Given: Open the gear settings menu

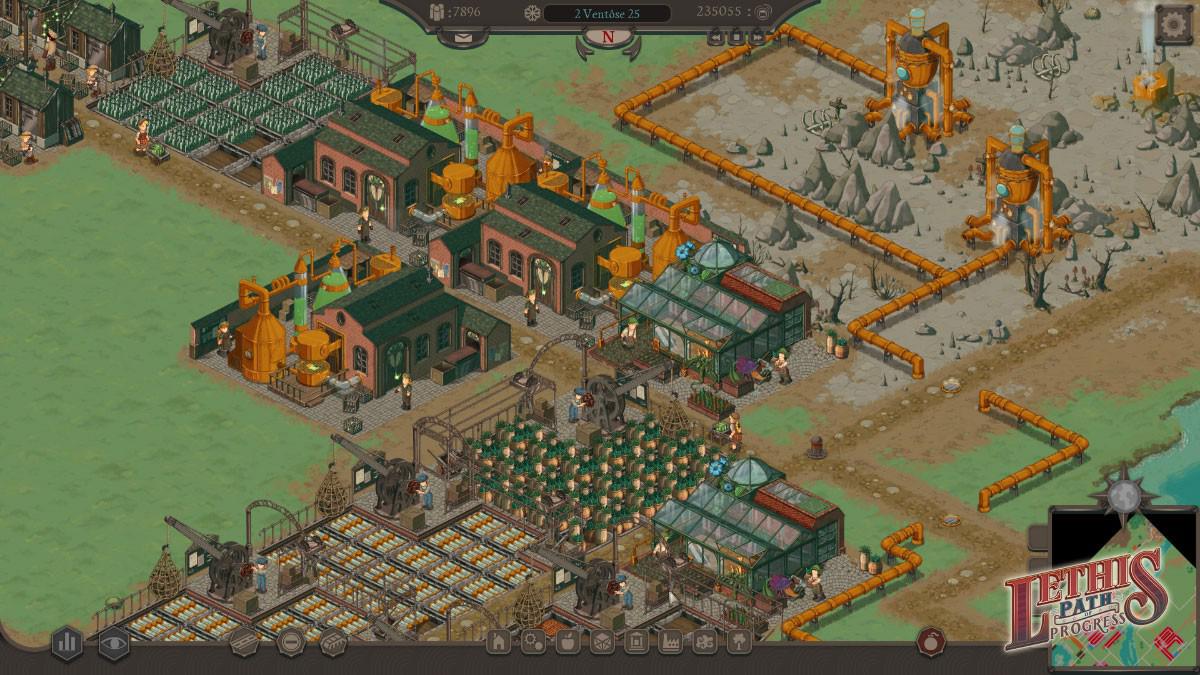Looking at the screenshot, I should [x=1174, y=23].
